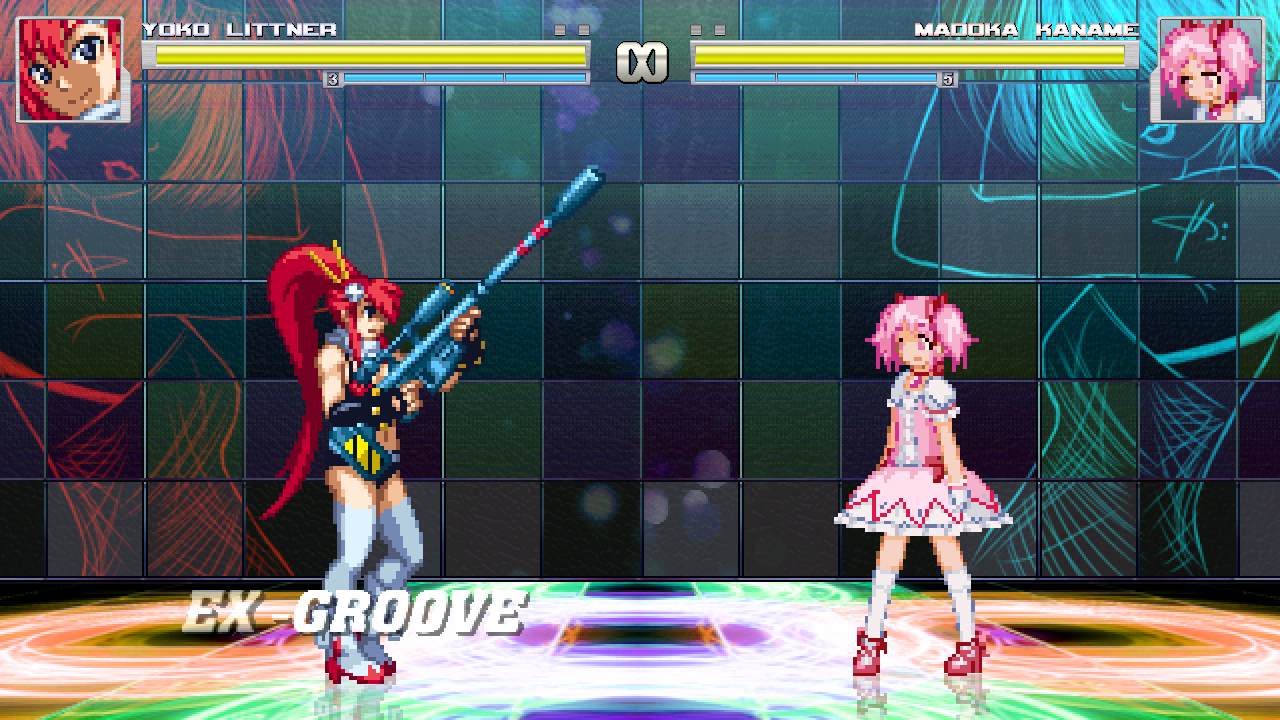The height and width of the screenshot is (720, 1280).
Task: Click Madoka Kaname's standing sprite
Action: coord(910,470)
